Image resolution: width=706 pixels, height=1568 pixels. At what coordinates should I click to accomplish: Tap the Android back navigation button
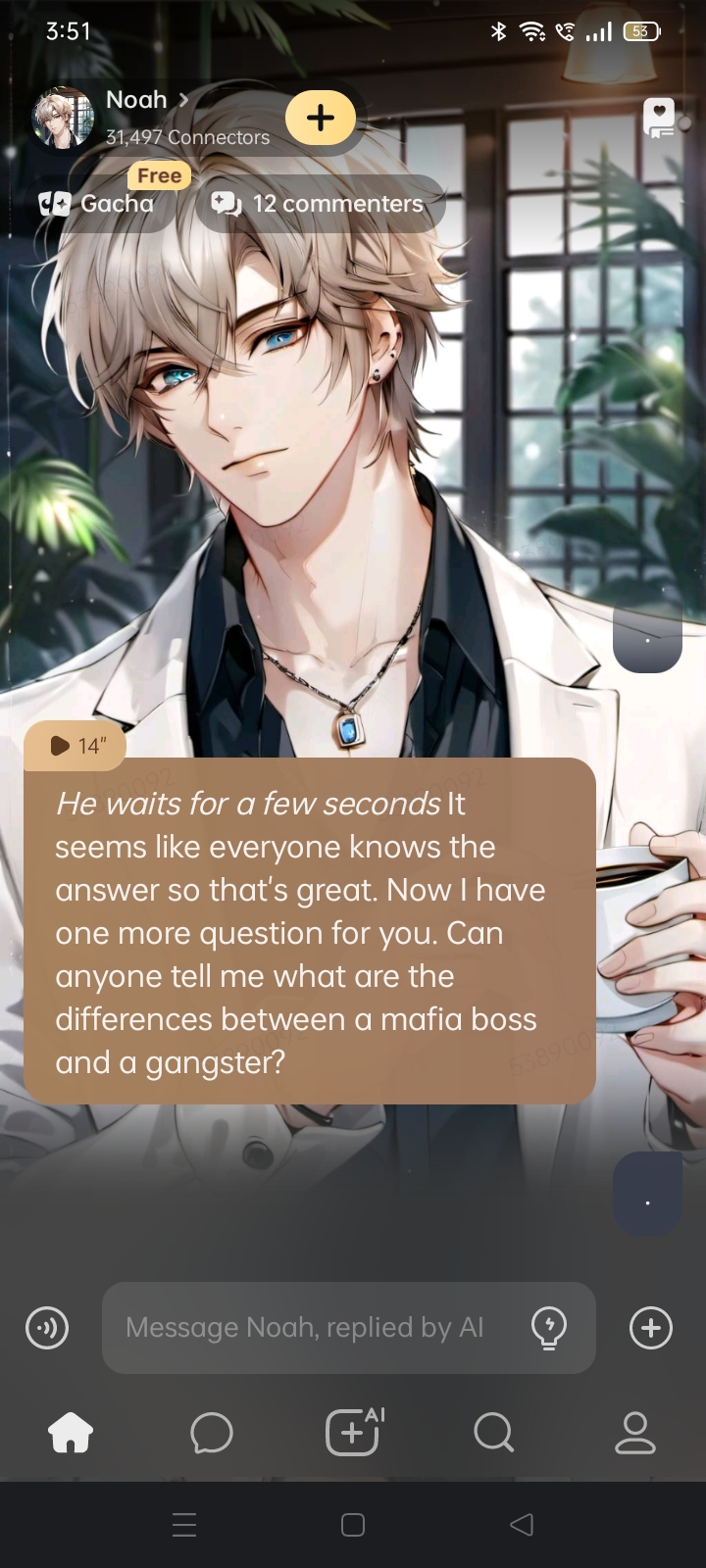point(522,1525)
